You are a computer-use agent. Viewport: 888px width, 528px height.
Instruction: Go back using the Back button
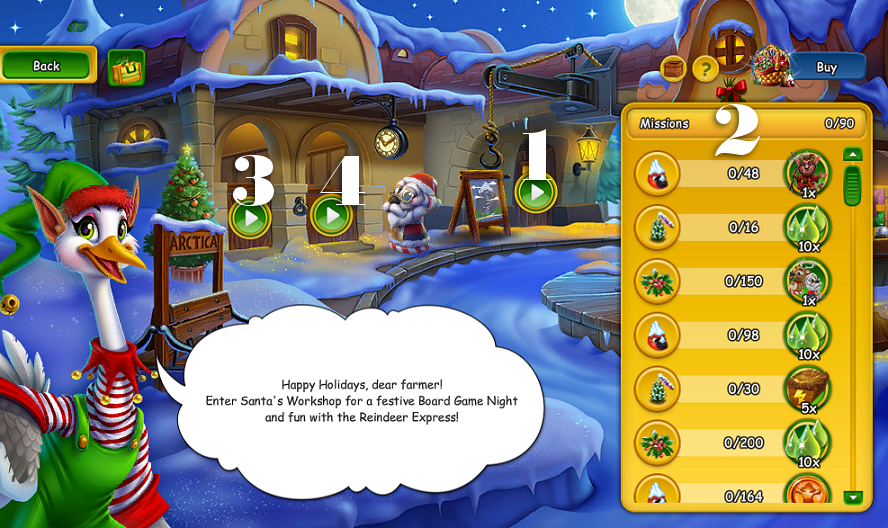pyautogui.click(x=47, y=65)
